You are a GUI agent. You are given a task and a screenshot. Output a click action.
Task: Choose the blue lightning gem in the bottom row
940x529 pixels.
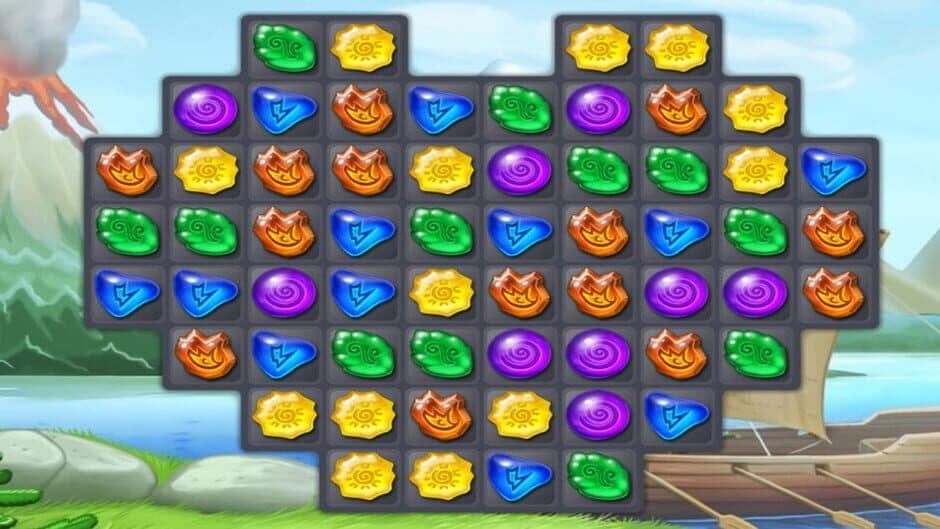[520, 475]
